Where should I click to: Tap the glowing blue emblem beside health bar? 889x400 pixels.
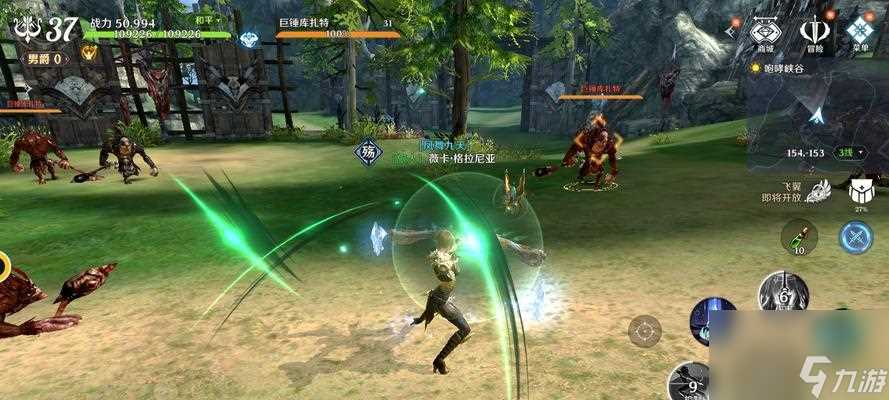[249, 40]
